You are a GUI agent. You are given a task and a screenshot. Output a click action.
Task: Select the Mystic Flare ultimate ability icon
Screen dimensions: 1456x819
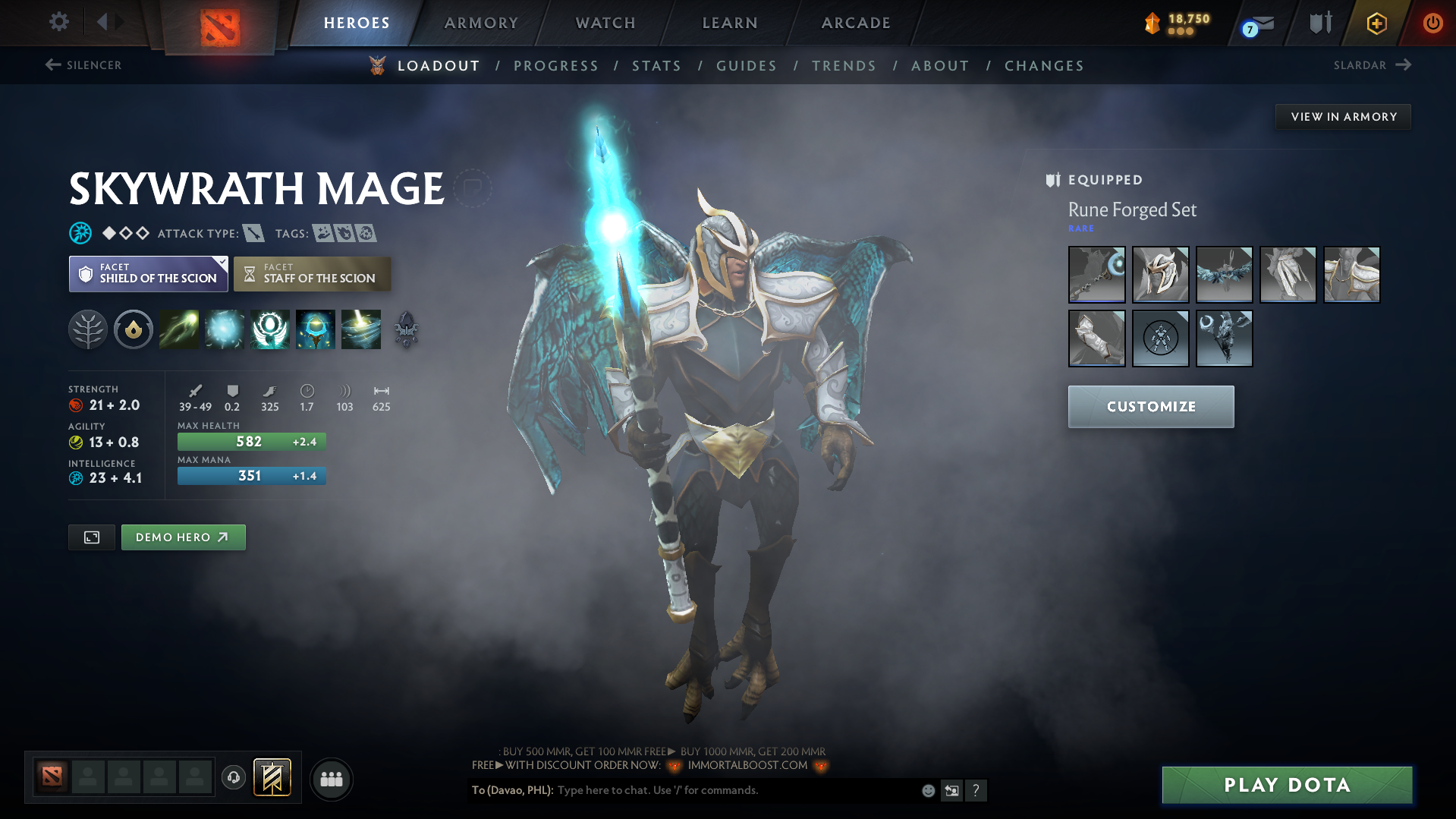click(361, 329)
